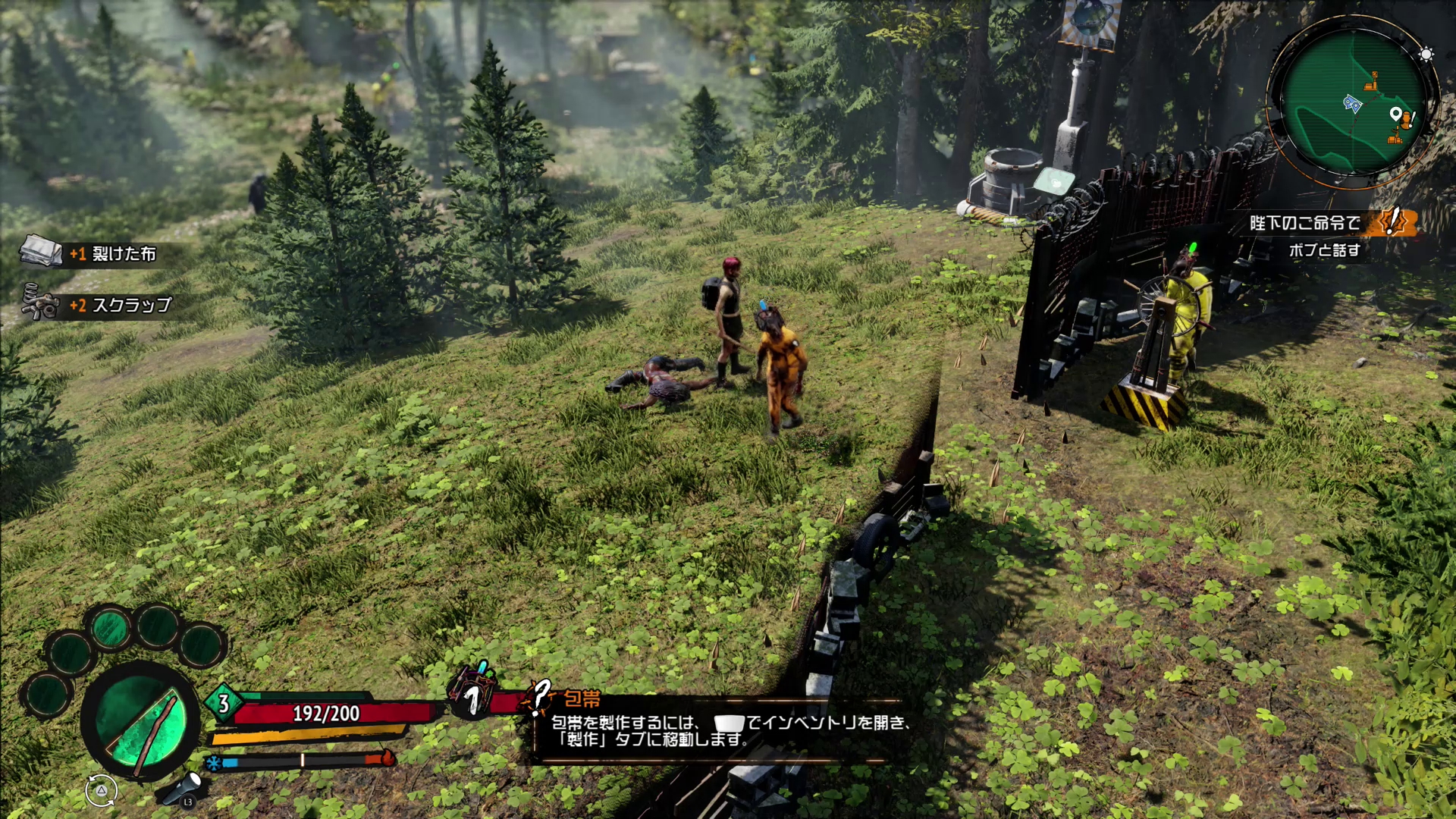Select the blue player marker on the minimap

1352,103
